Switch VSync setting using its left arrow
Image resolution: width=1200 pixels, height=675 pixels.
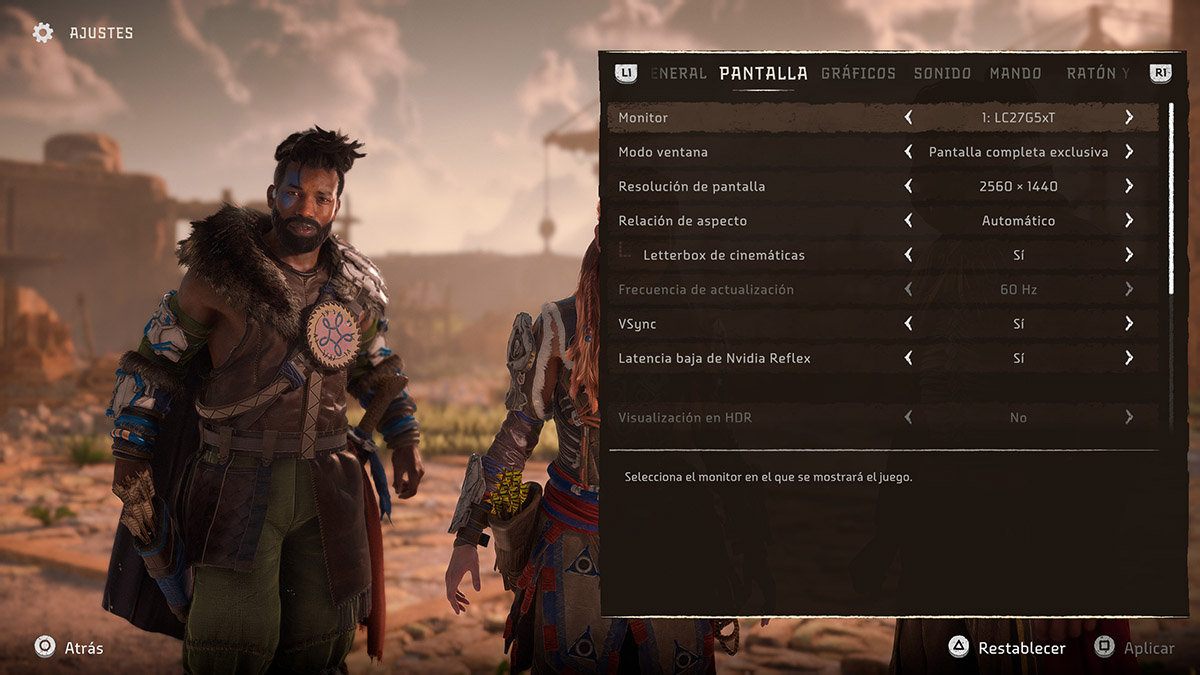click(908, 324)
